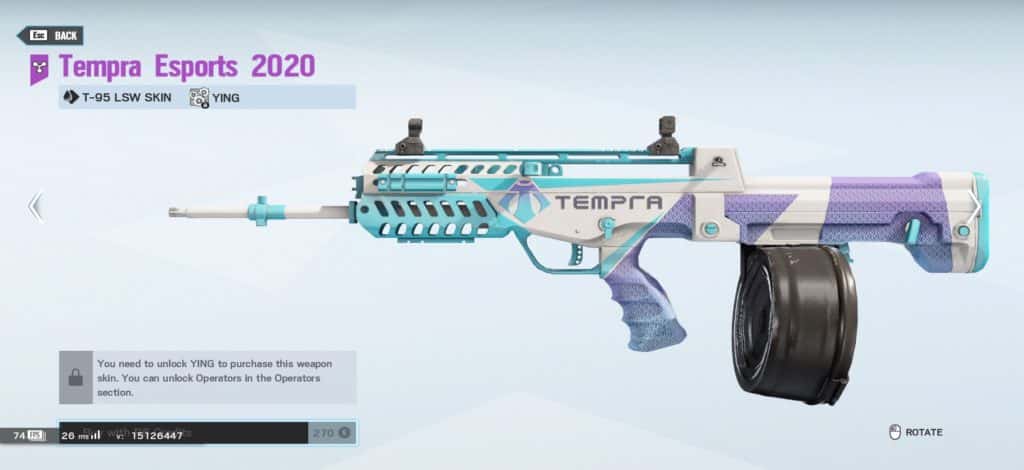Purchase the skin for 270 credits
The width and height of the screenshot is (1024, 470).
tap(330, 433)
